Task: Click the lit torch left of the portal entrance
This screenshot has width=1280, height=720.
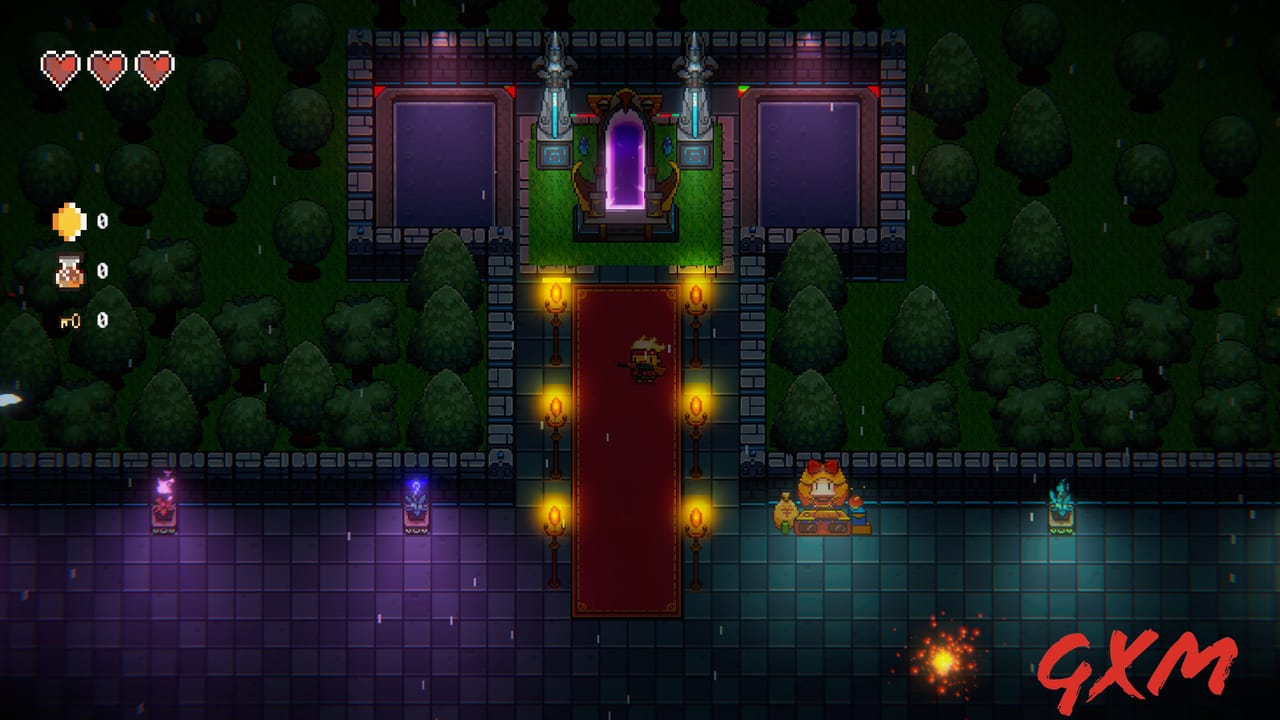Action: click(555, 295)
